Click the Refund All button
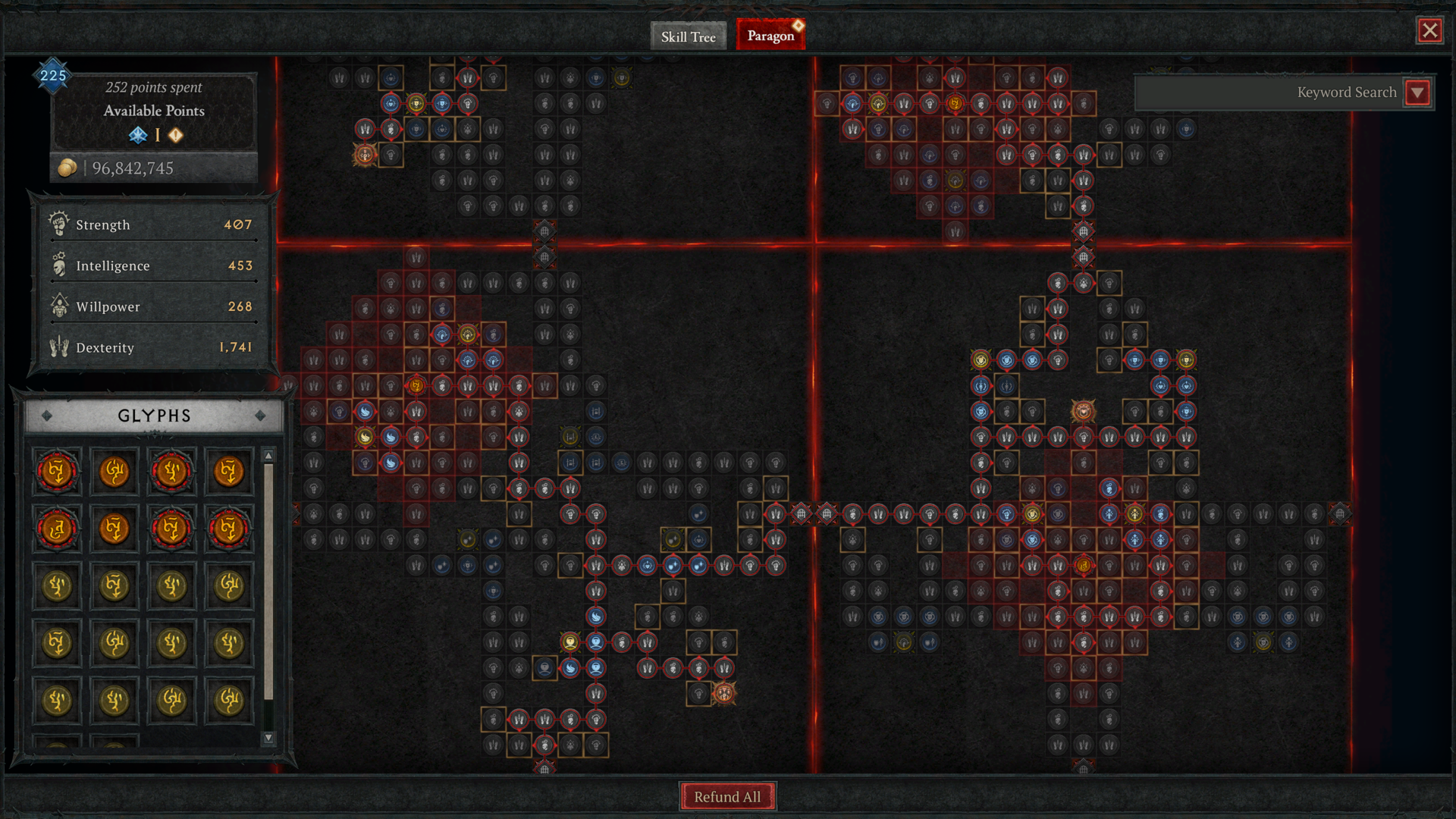1456x819 pixels. coord(727,796)
